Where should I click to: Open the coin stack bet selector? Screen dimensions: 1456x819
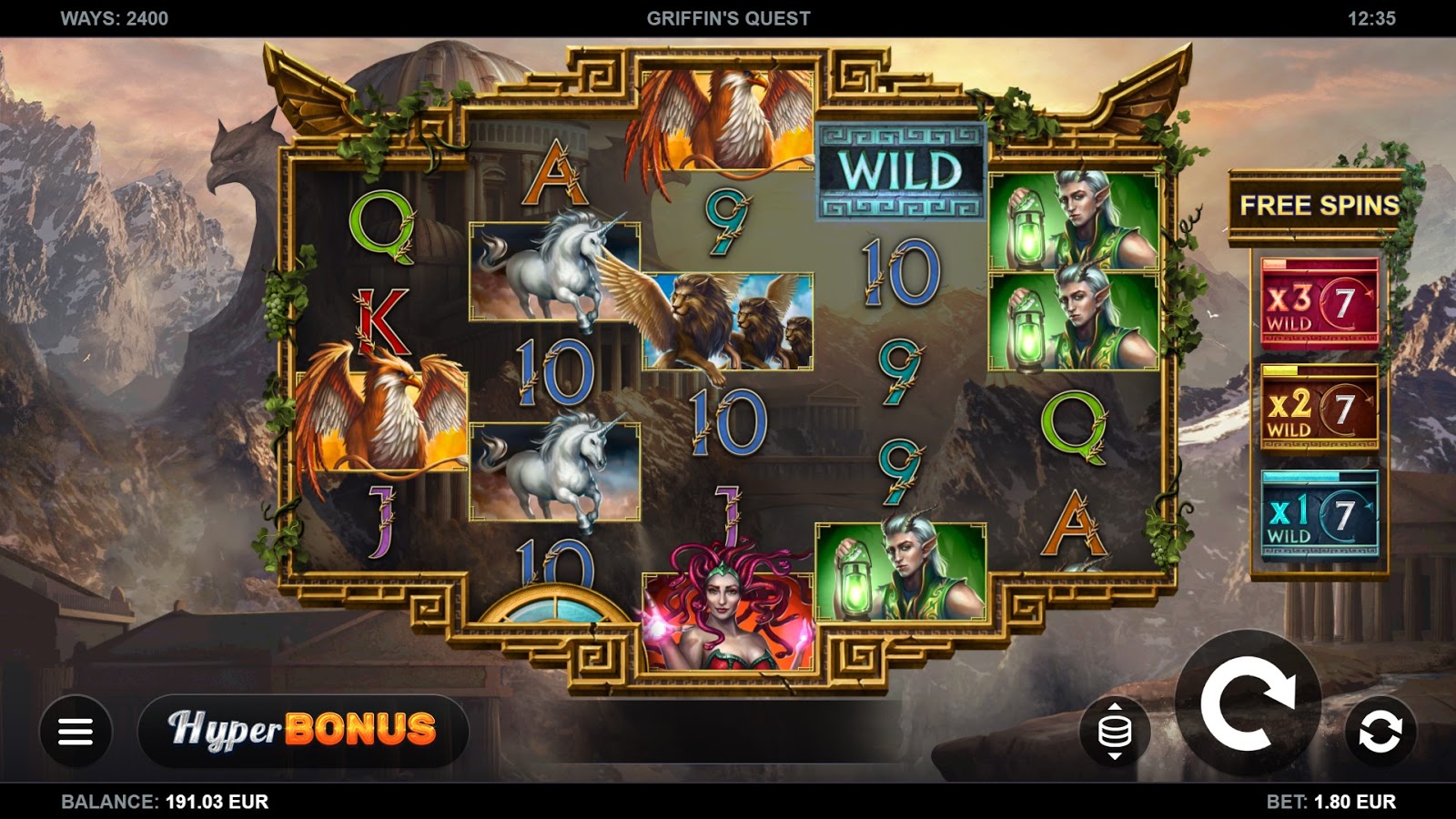tap(1115, 731)
